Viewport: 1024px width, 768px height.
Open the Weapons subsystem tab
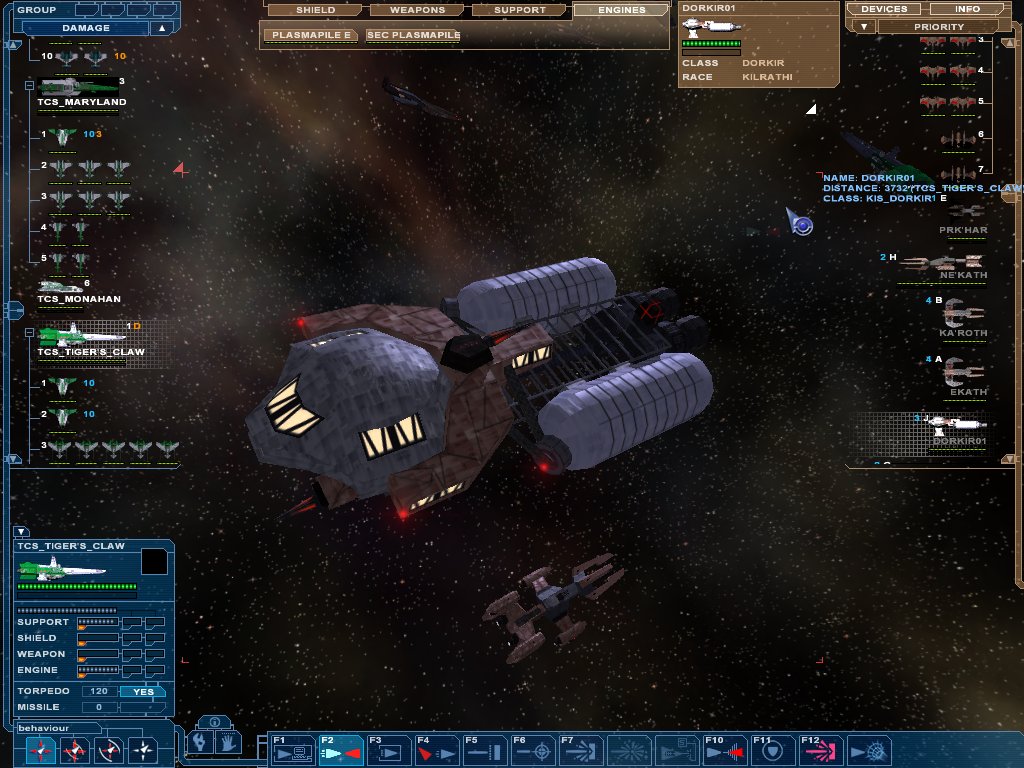tap(417, 10)
